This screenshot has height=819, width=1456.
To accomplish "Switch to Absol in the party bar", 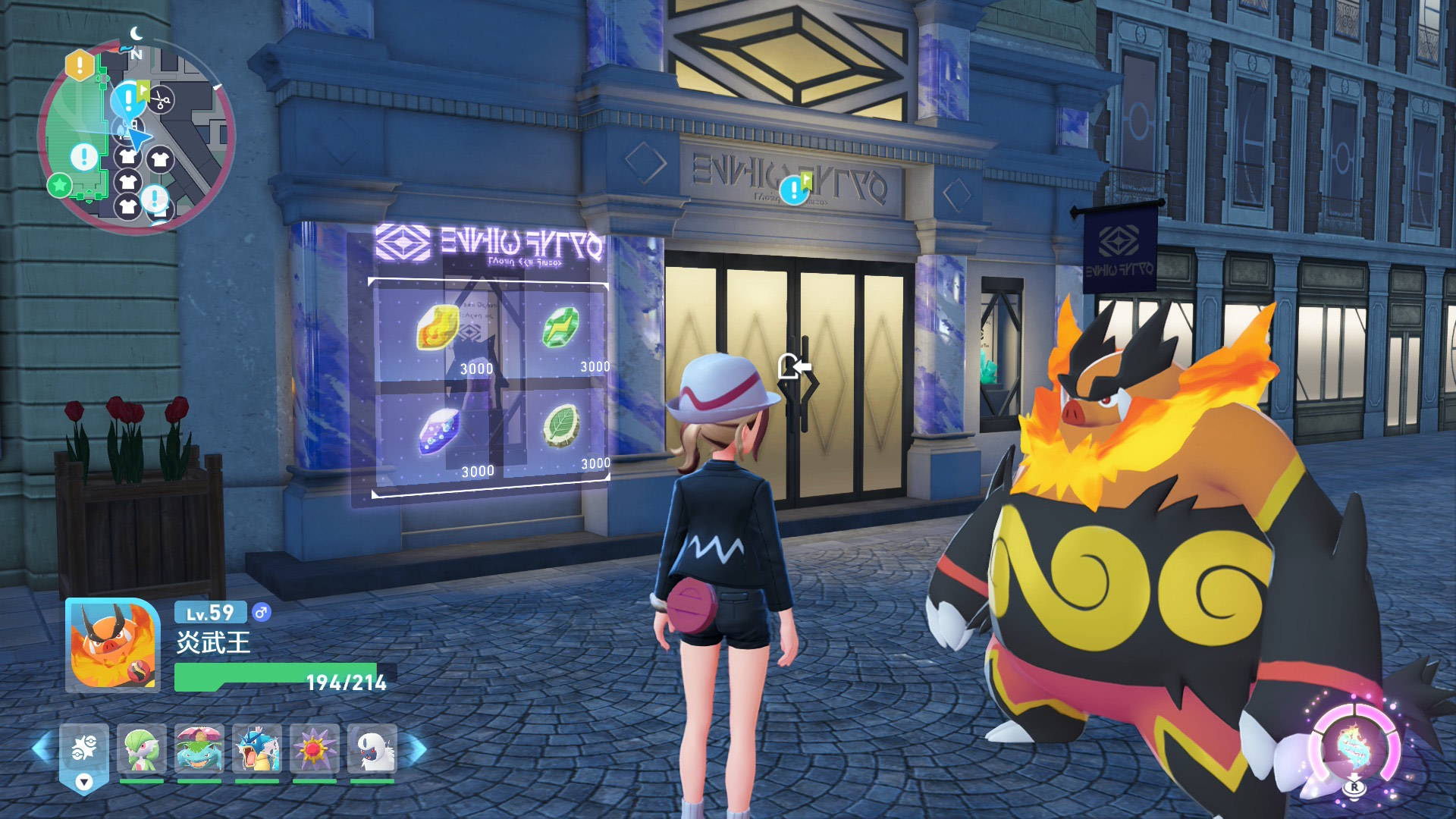I will click(372, 749).
